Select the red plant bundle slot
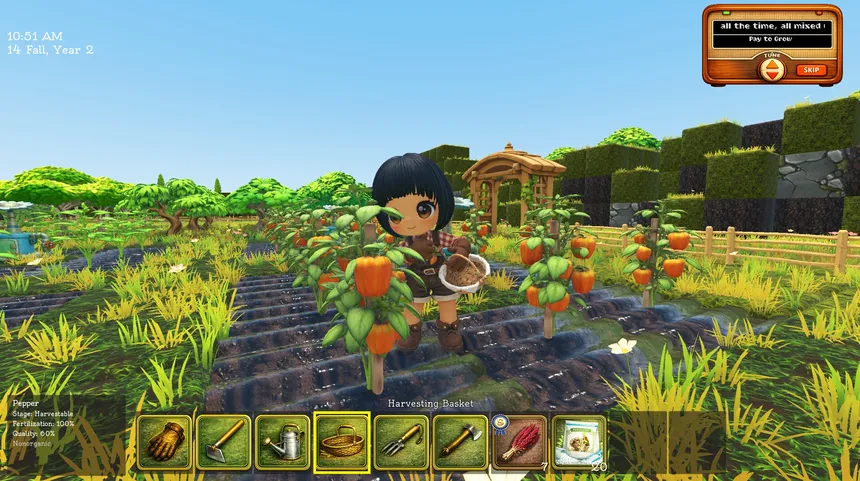This screenshot has width=860, height=481. pos(519,442)
